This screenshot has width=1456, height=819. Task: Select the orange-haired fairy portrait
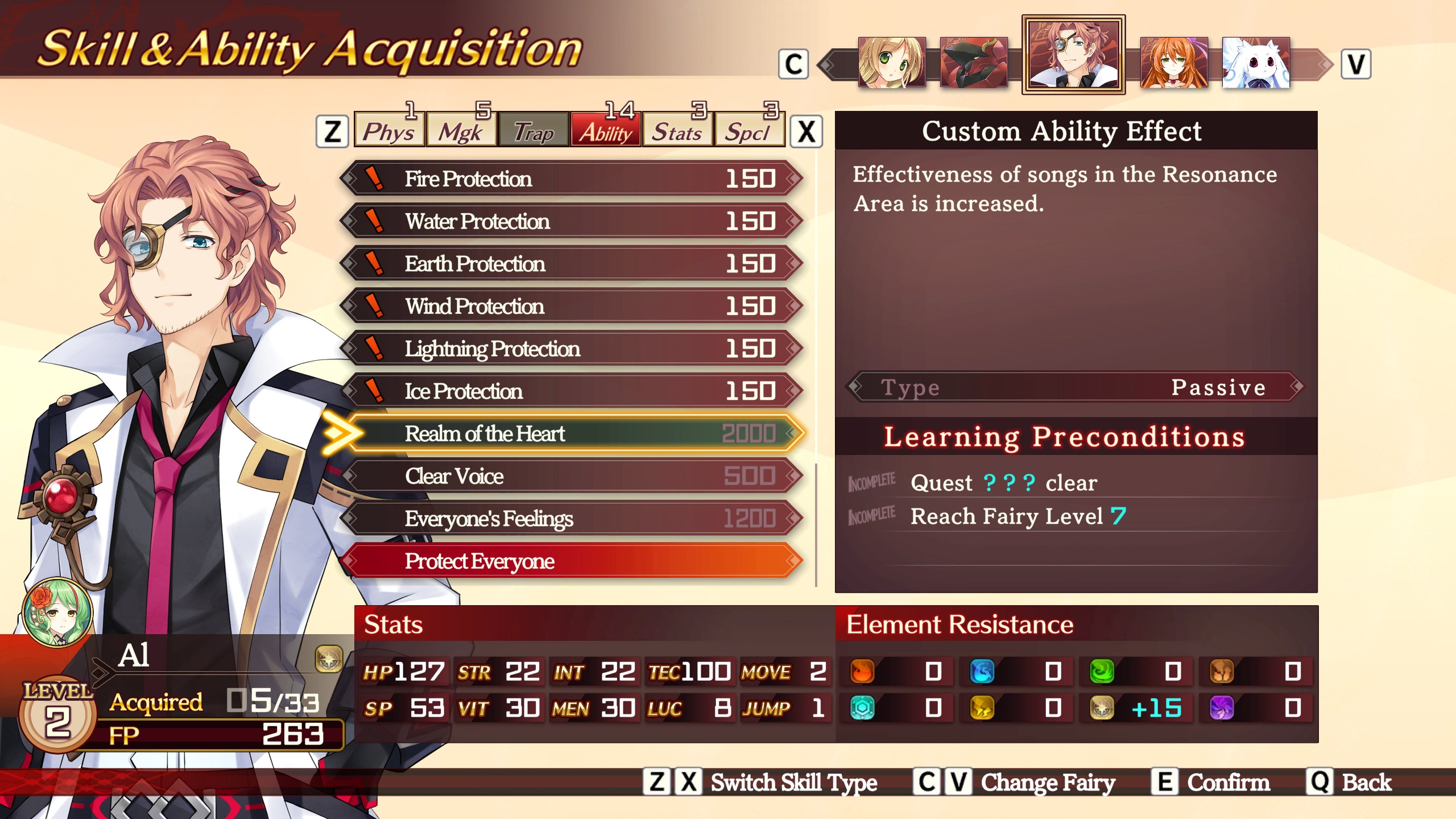click(x=1174, y=63)
